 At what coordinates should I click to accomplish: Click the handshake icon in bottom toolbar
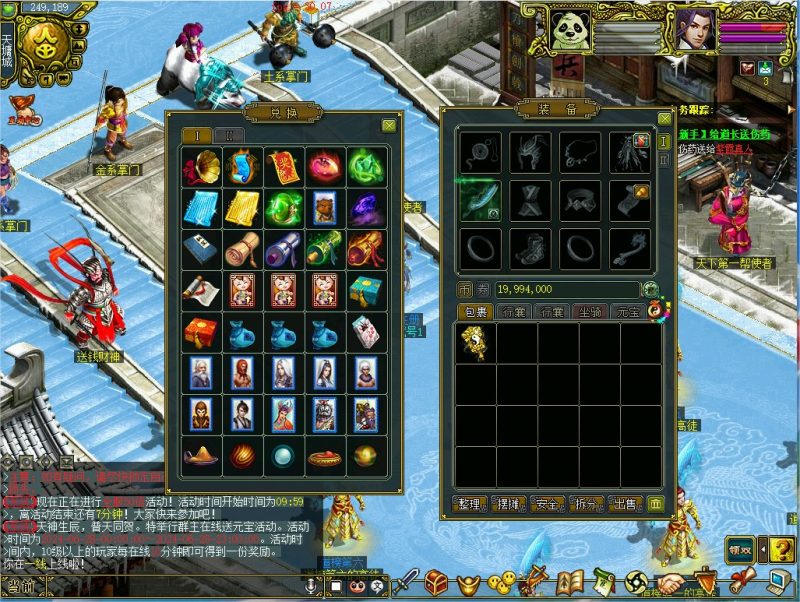[x=672, y=582]
